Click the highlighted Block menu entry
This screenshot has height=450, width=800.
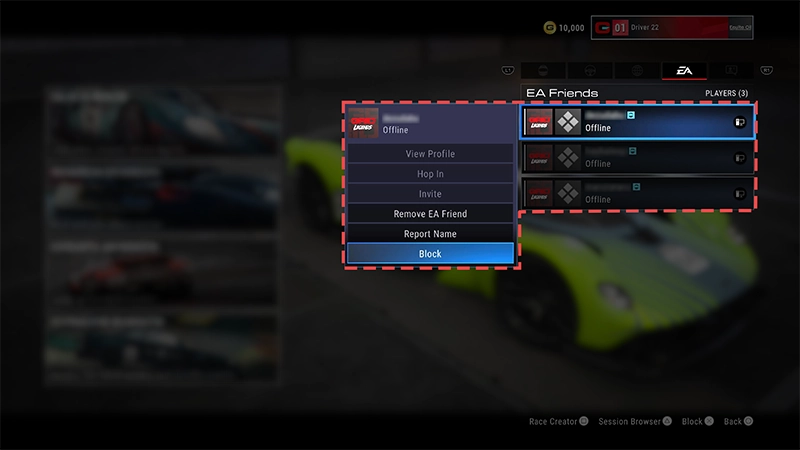430,254
